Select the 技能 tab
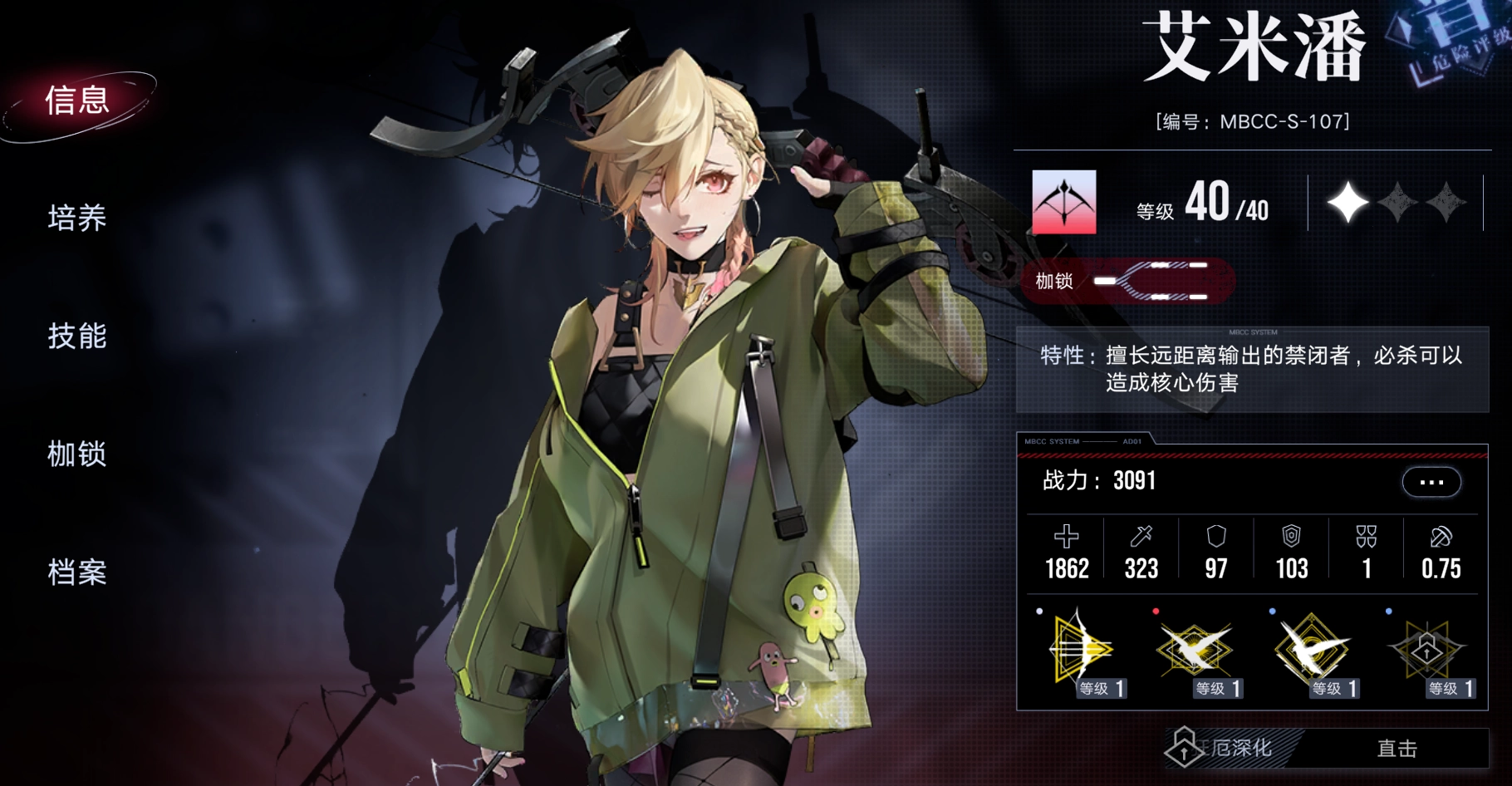Viewport: 1512px width, 786px height. pyautogui.click(x=77, y=337)
